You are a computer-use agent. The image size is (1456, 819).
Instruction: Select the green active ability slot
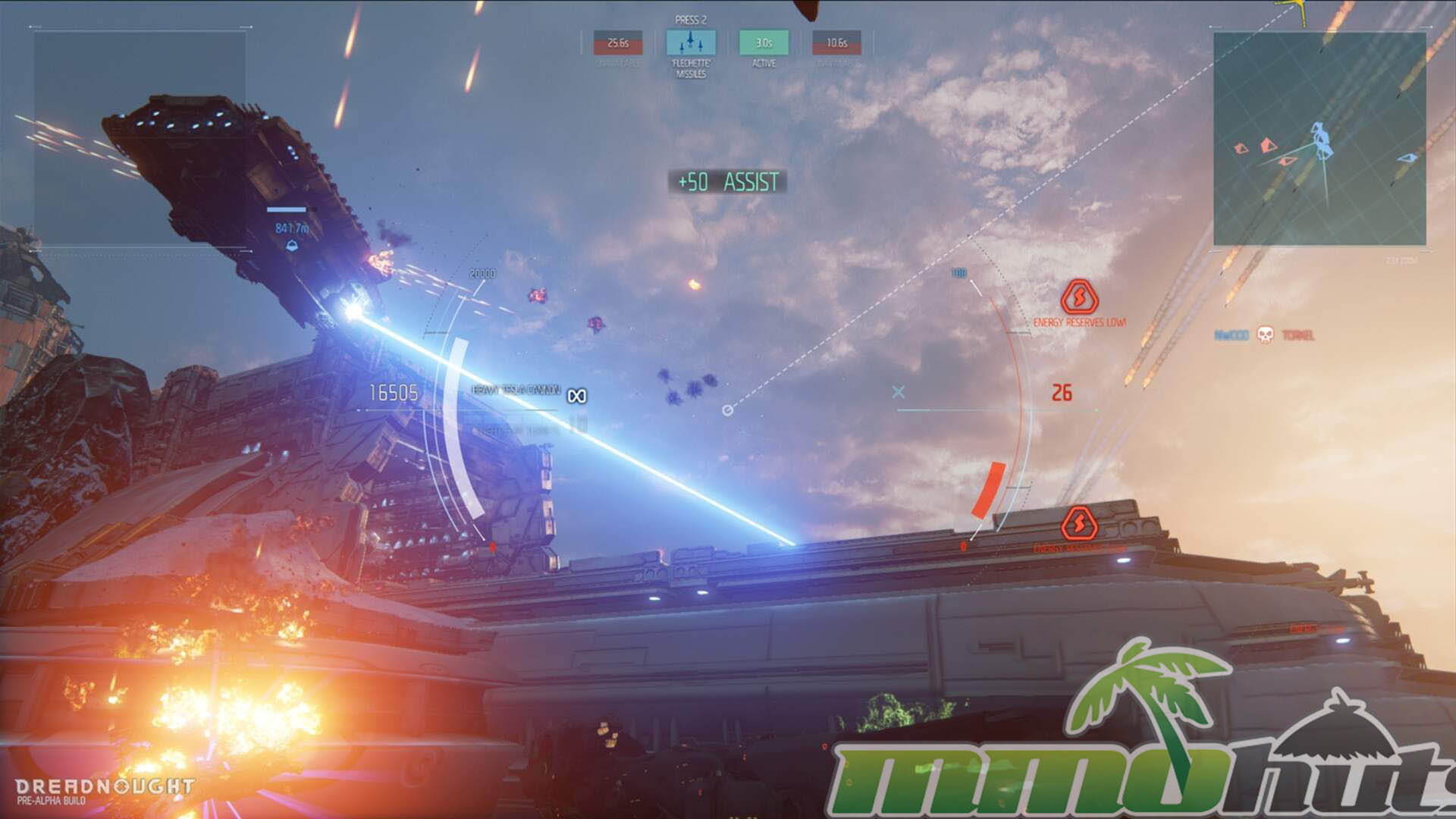pos(764,42)
